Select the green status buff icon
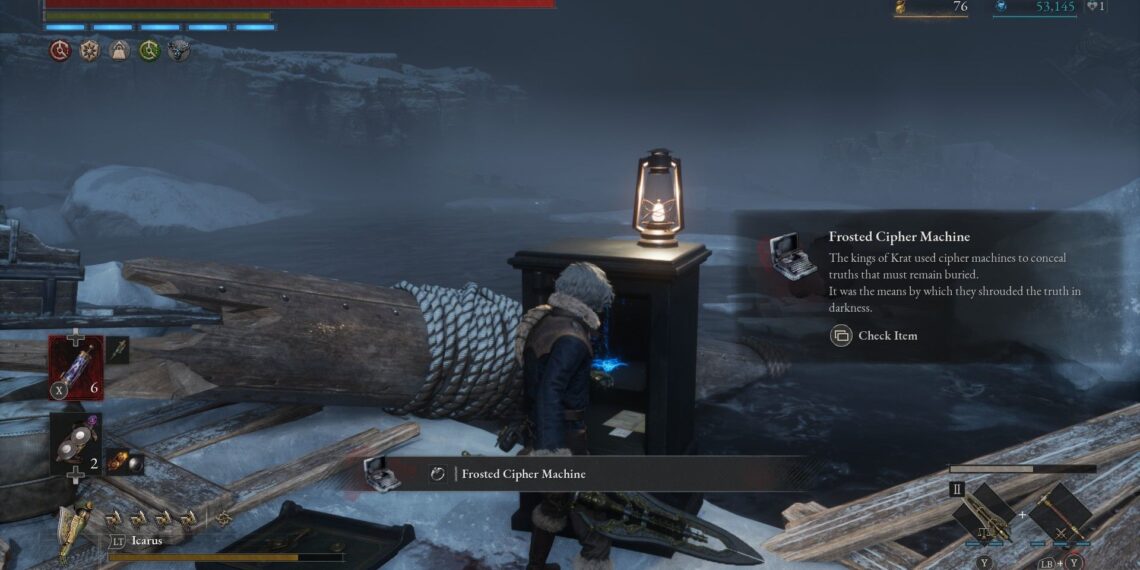 click(150, 50)
